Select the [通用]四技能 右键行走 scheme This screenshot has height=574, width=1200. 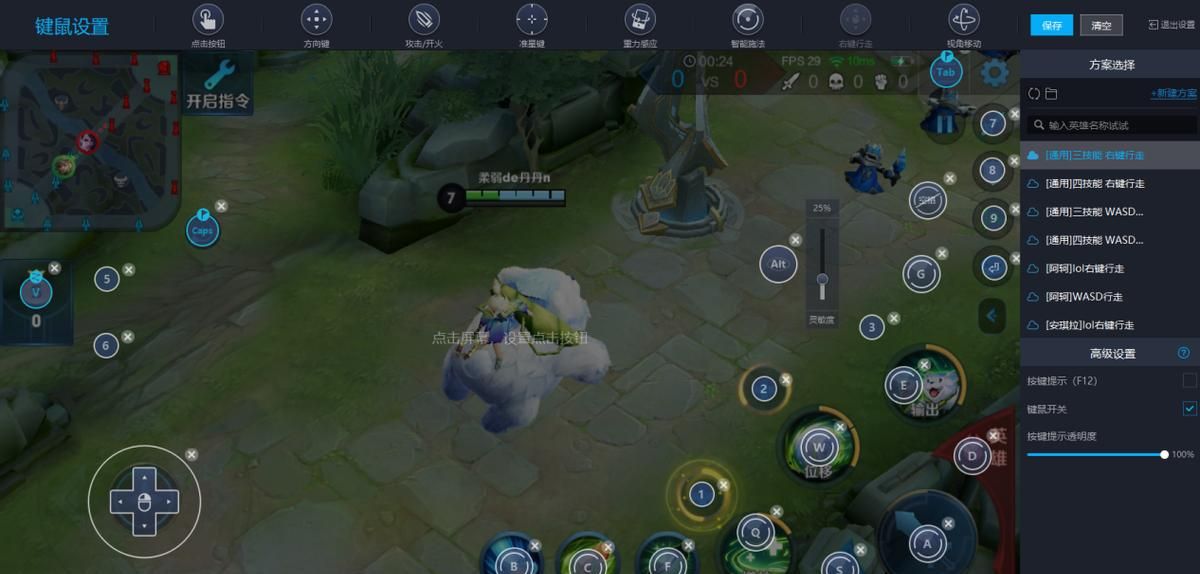(1094, 184)
